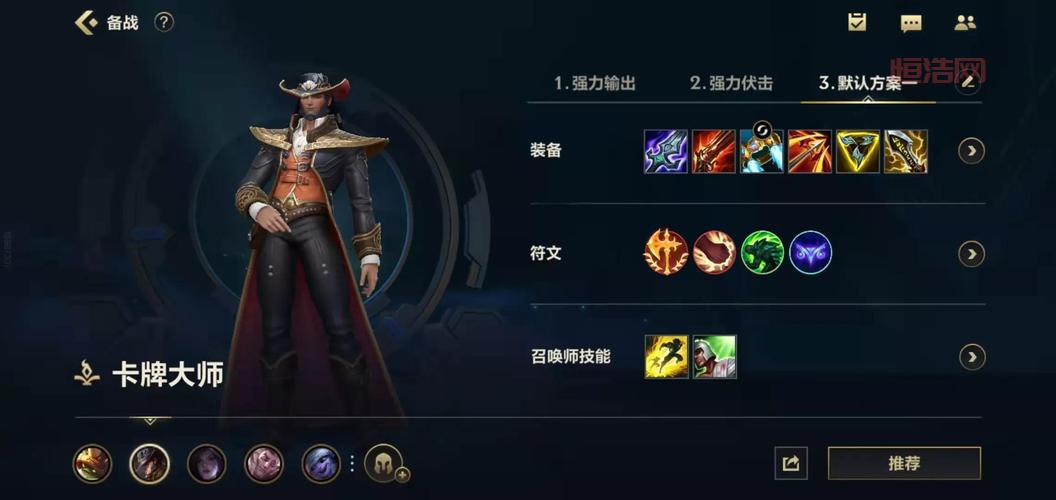Image resolution: width=1056 pixels, height=500 pixels.
Task: Select the yellow triangular shield item
Action: (857, 152)
